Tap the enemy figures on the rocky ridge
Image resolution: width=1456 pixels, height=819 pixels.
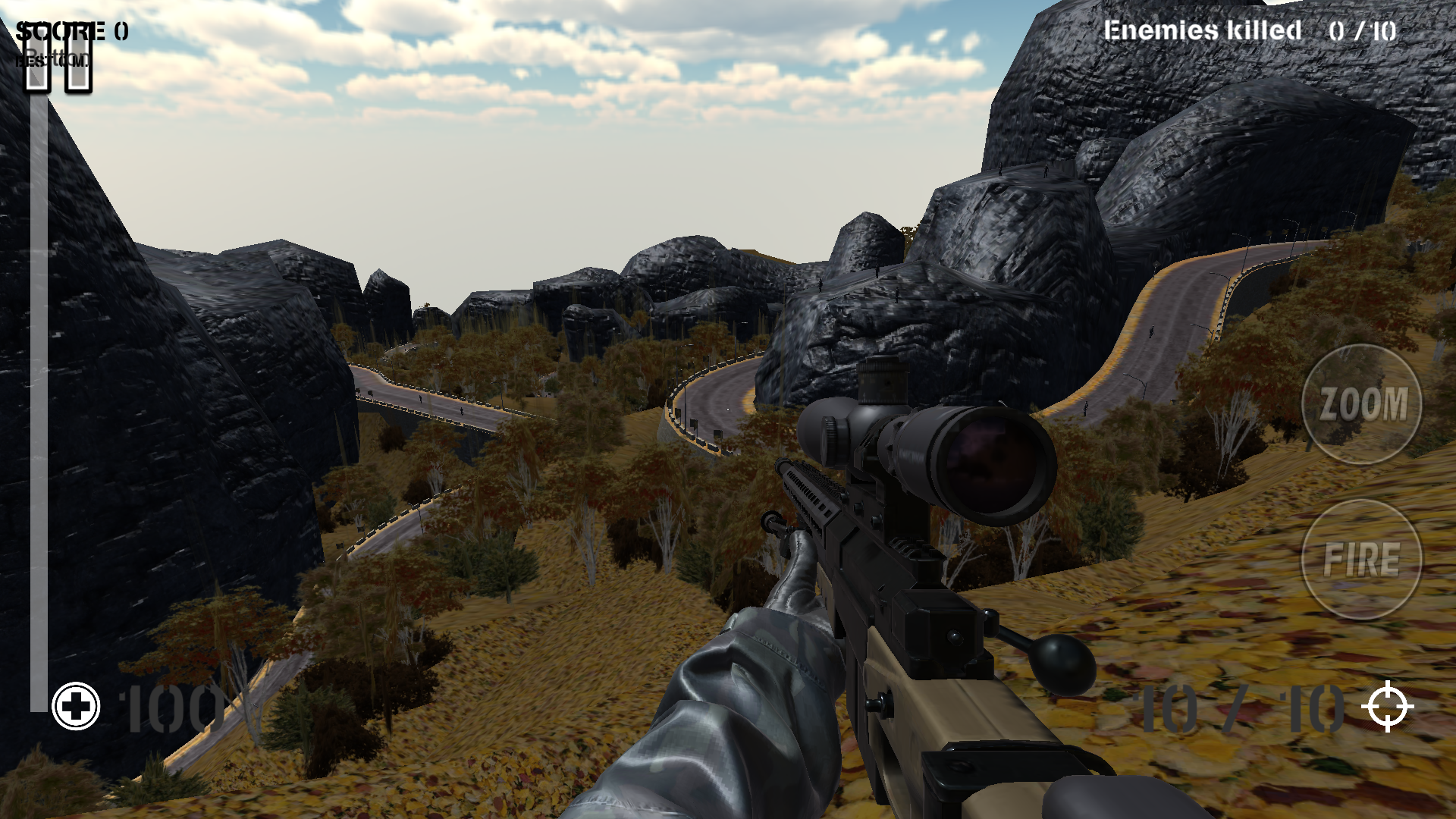[1000, 169]
